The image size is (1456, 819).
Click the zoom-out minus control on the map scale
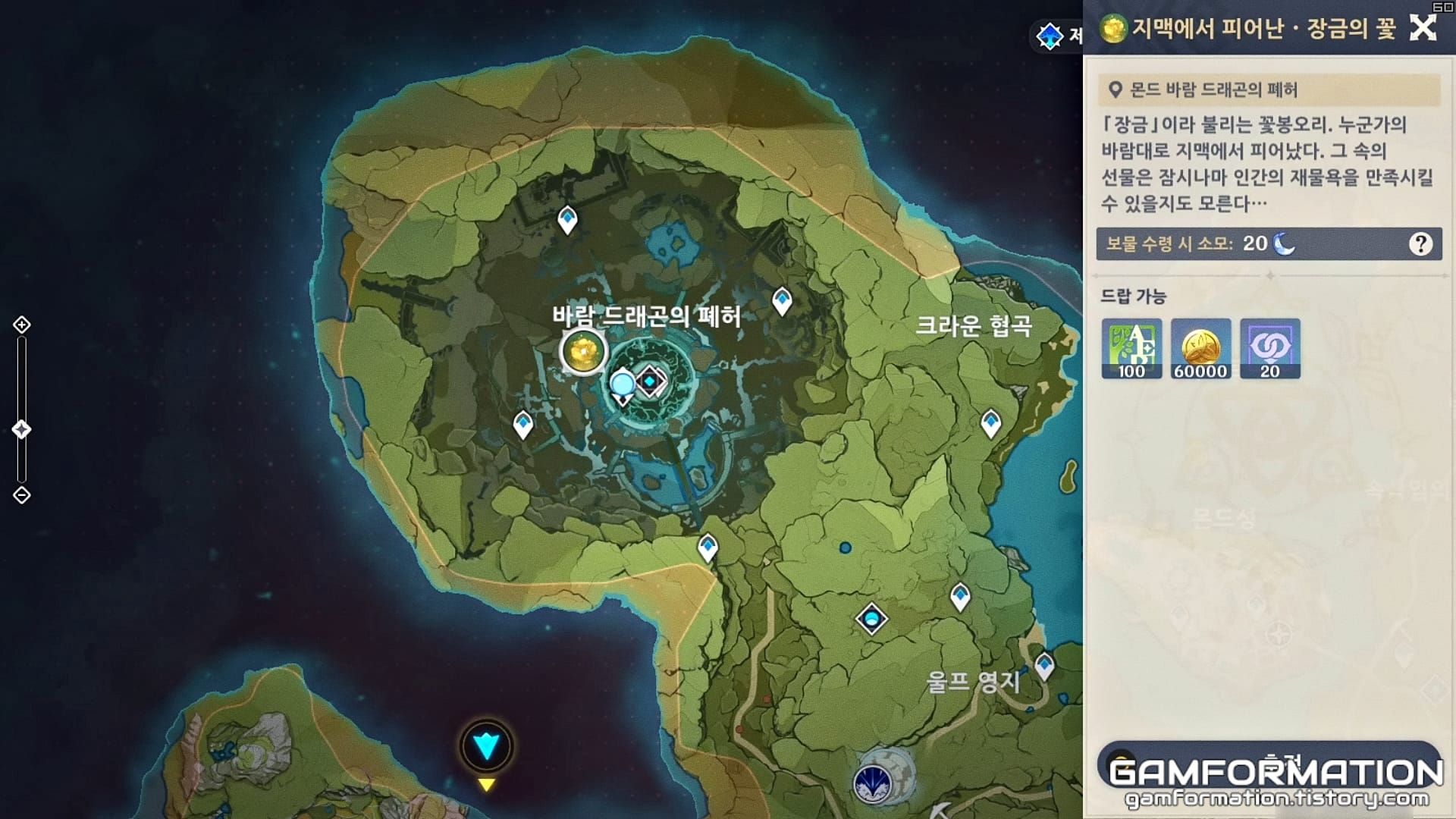[21, 494]
